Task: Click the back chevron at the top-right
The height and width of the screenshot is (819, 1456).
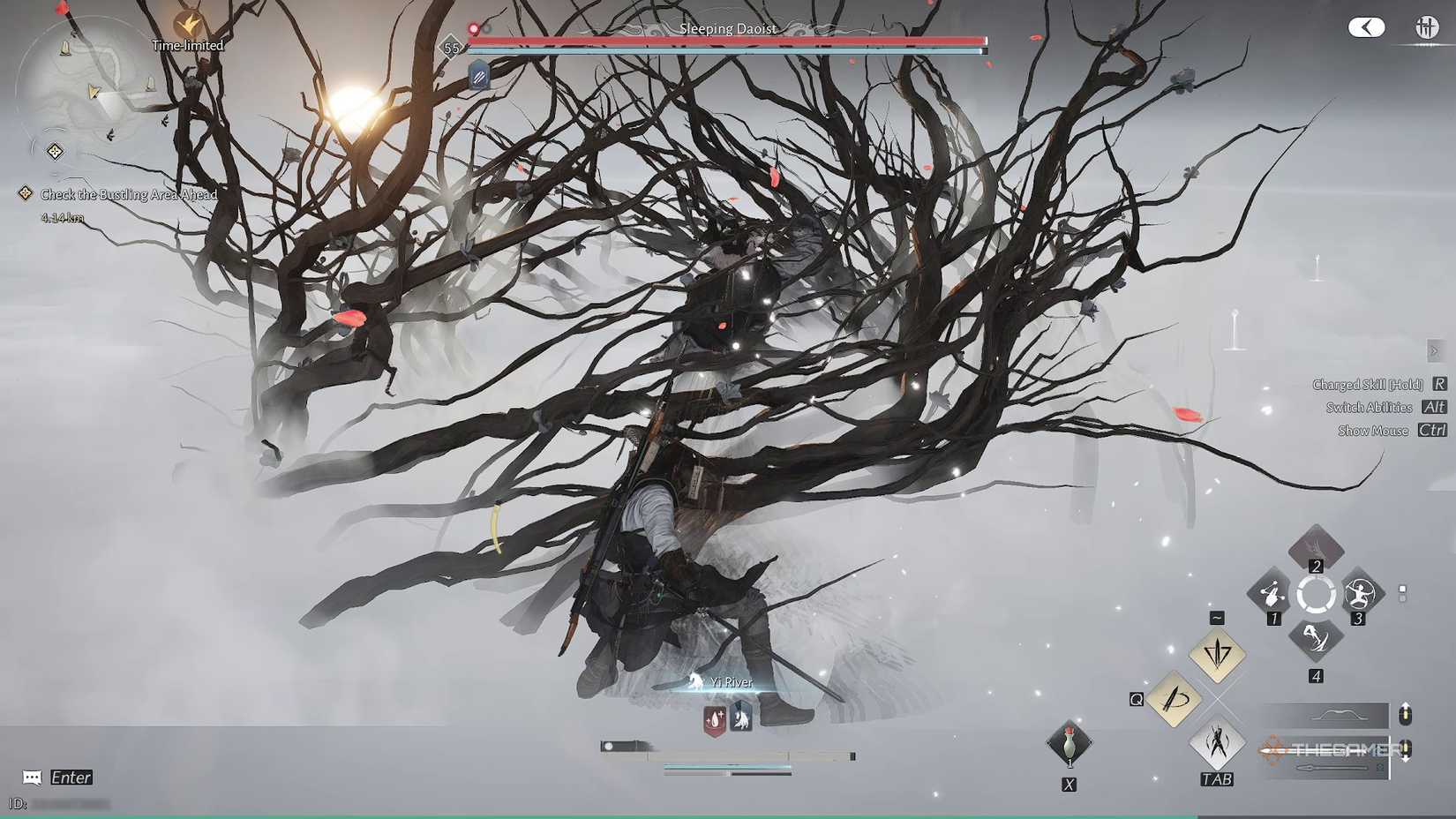Action: click(x=1366, y=27)
